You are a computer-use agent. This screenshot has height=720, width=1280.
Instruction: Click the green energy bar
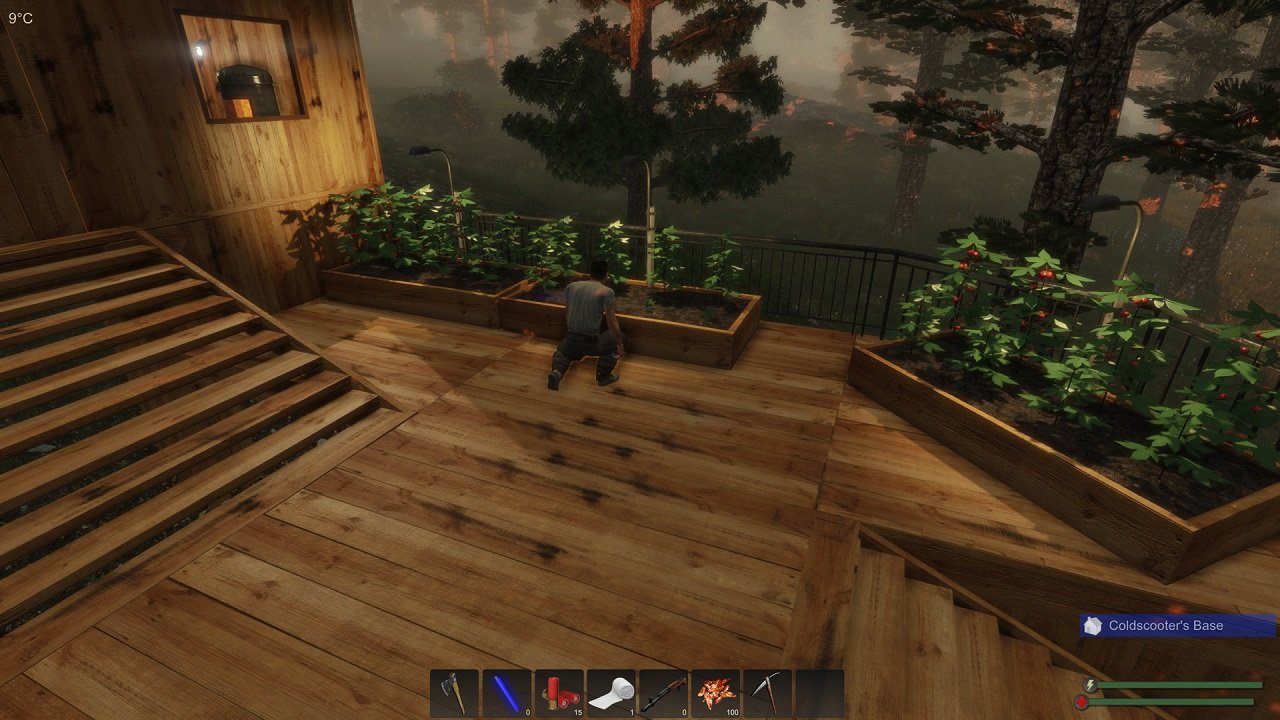(x=1180, y=685)
